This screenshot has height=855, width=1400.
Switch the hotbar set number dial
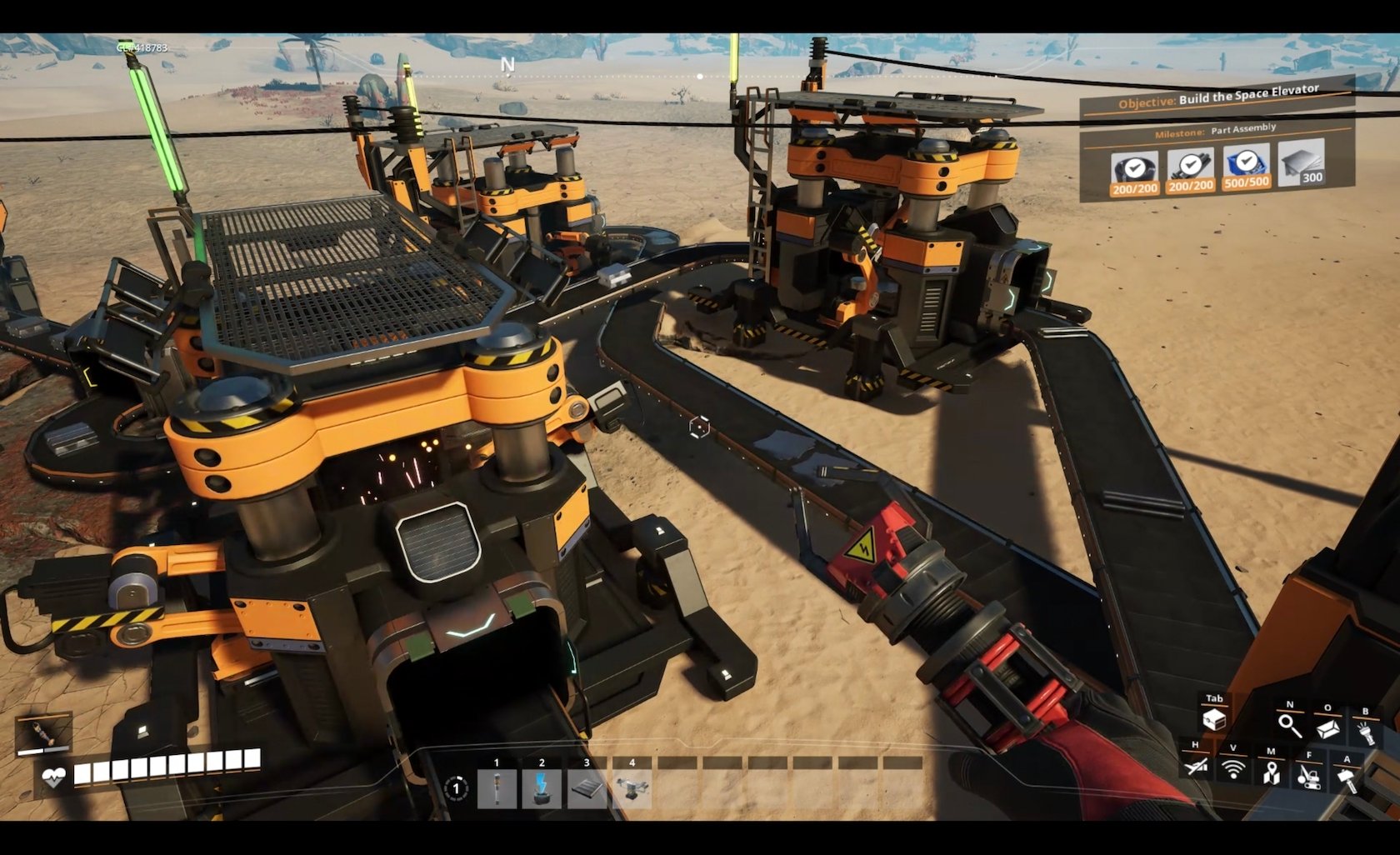click(x=456, y=788)
